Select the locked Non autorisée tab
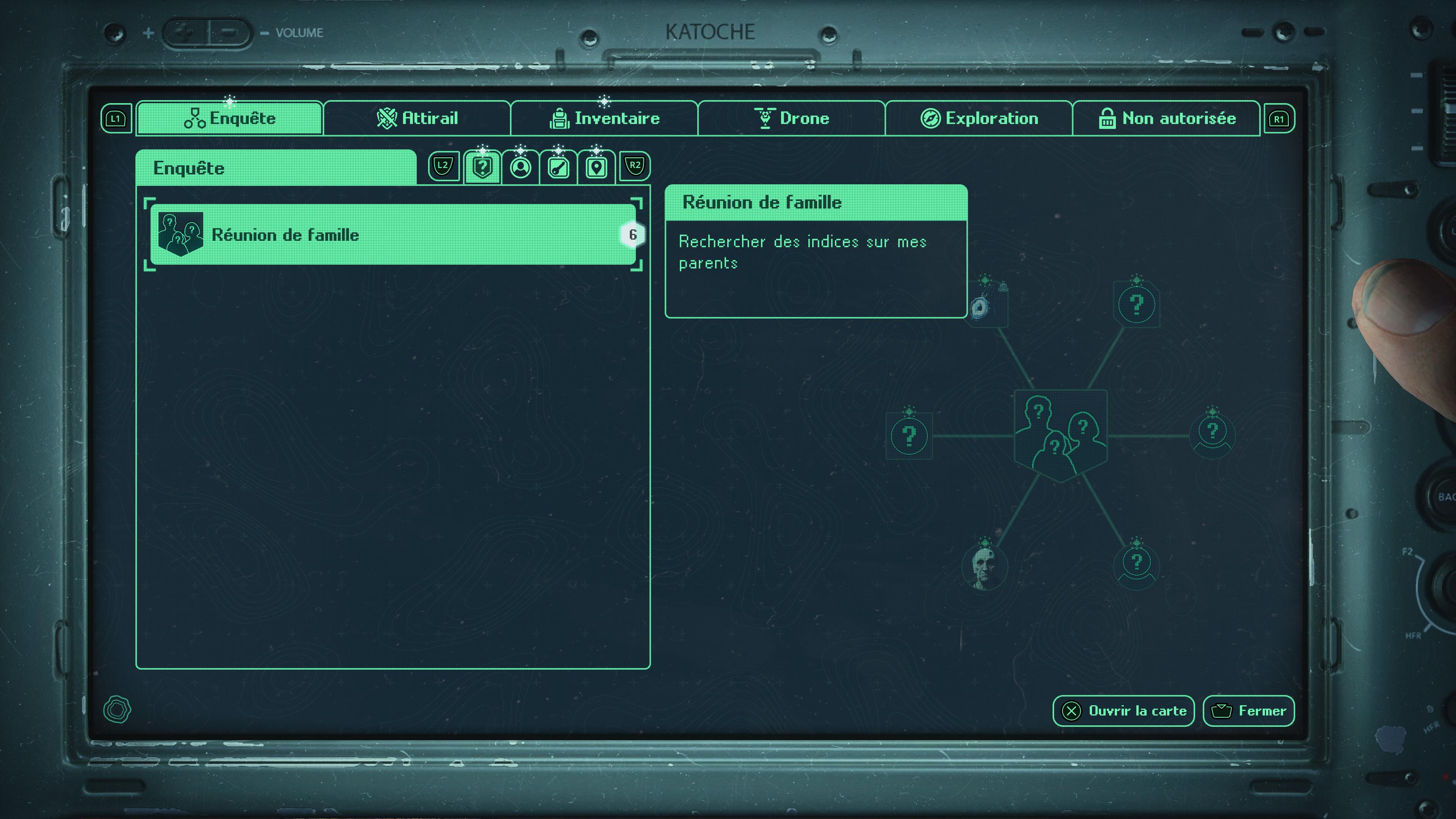The height and width of the screenshot is (819, 1456). [x=1167, y=119]
